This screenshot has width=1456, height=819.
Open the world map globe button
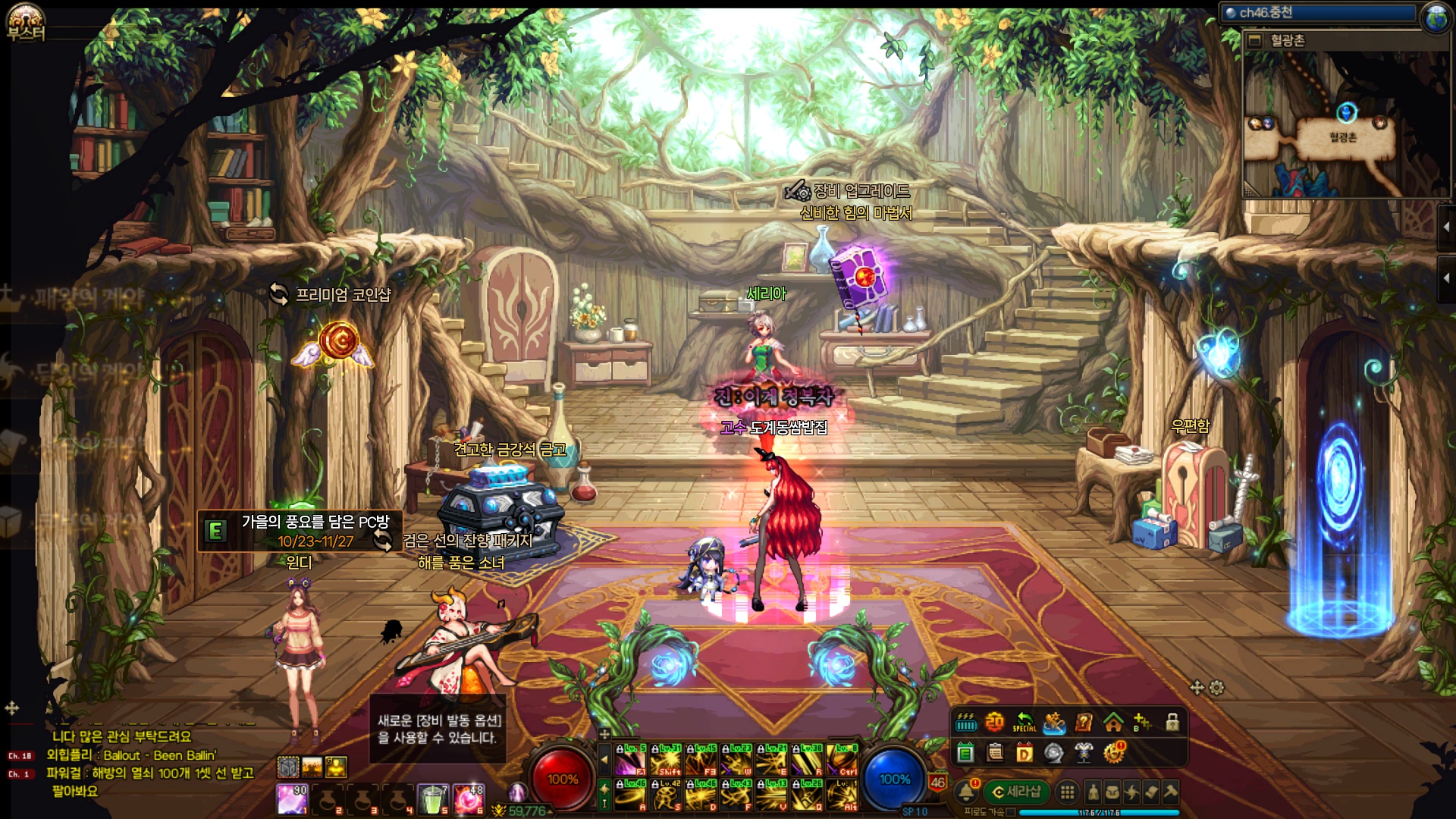pos(1436,17)
